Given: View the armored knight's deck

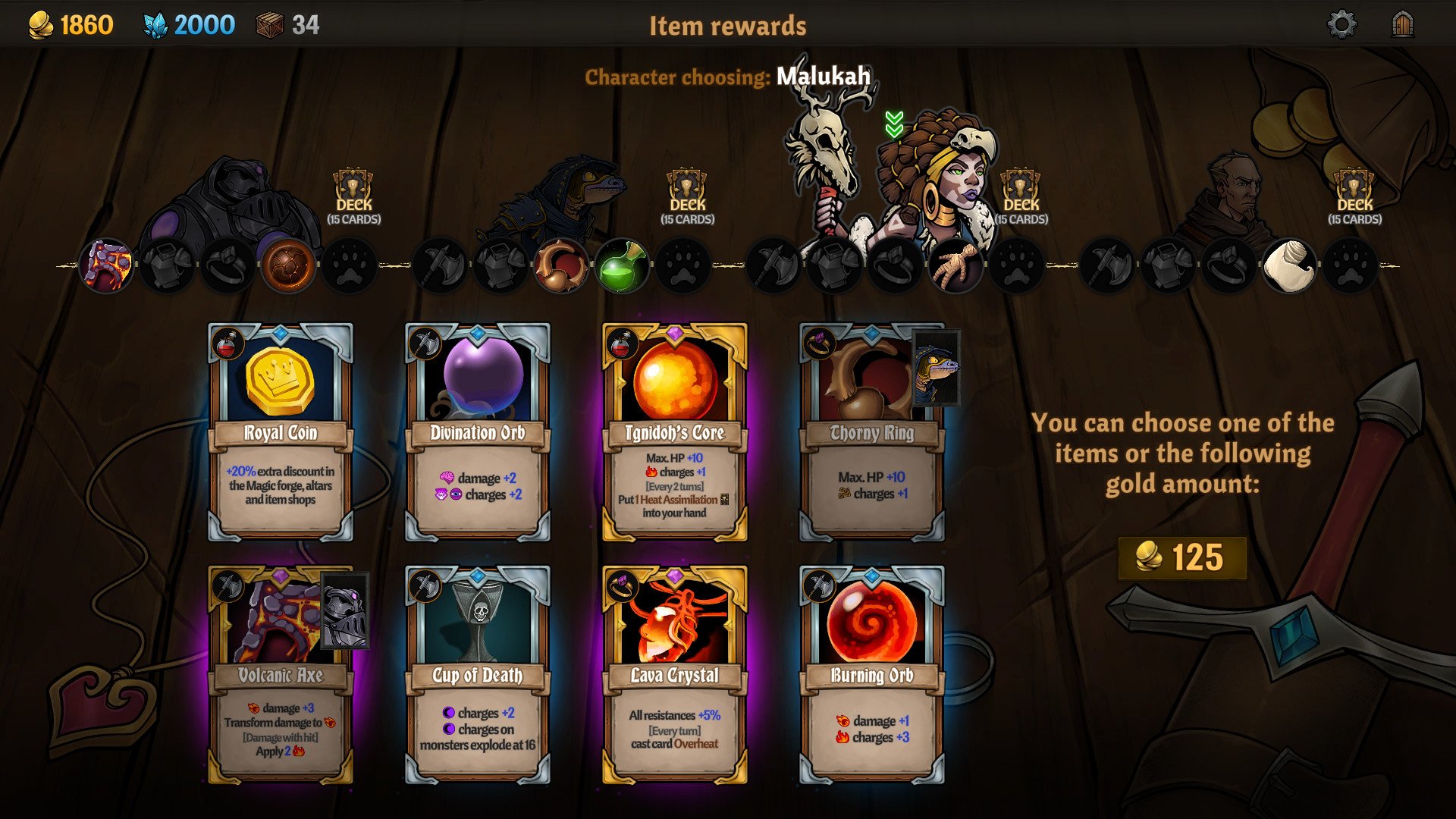Looking at the screenshot, I should click(x=353, y=197).
